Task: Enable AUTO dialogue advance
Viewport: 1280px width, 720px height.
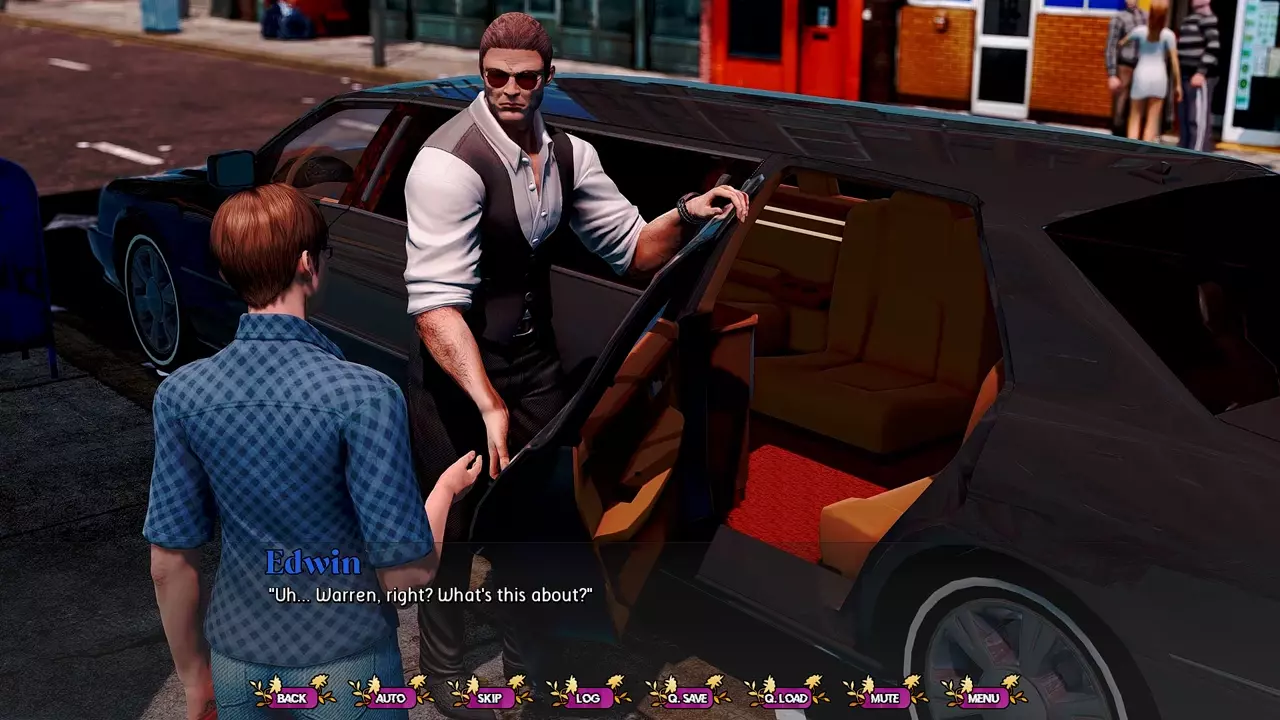Action: point(391,697)
